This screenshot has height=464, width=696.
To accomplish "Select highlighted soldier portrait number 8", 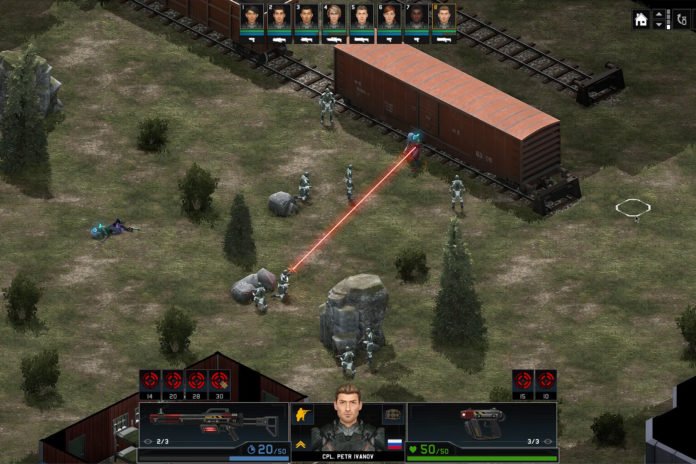I will point(443,18).
